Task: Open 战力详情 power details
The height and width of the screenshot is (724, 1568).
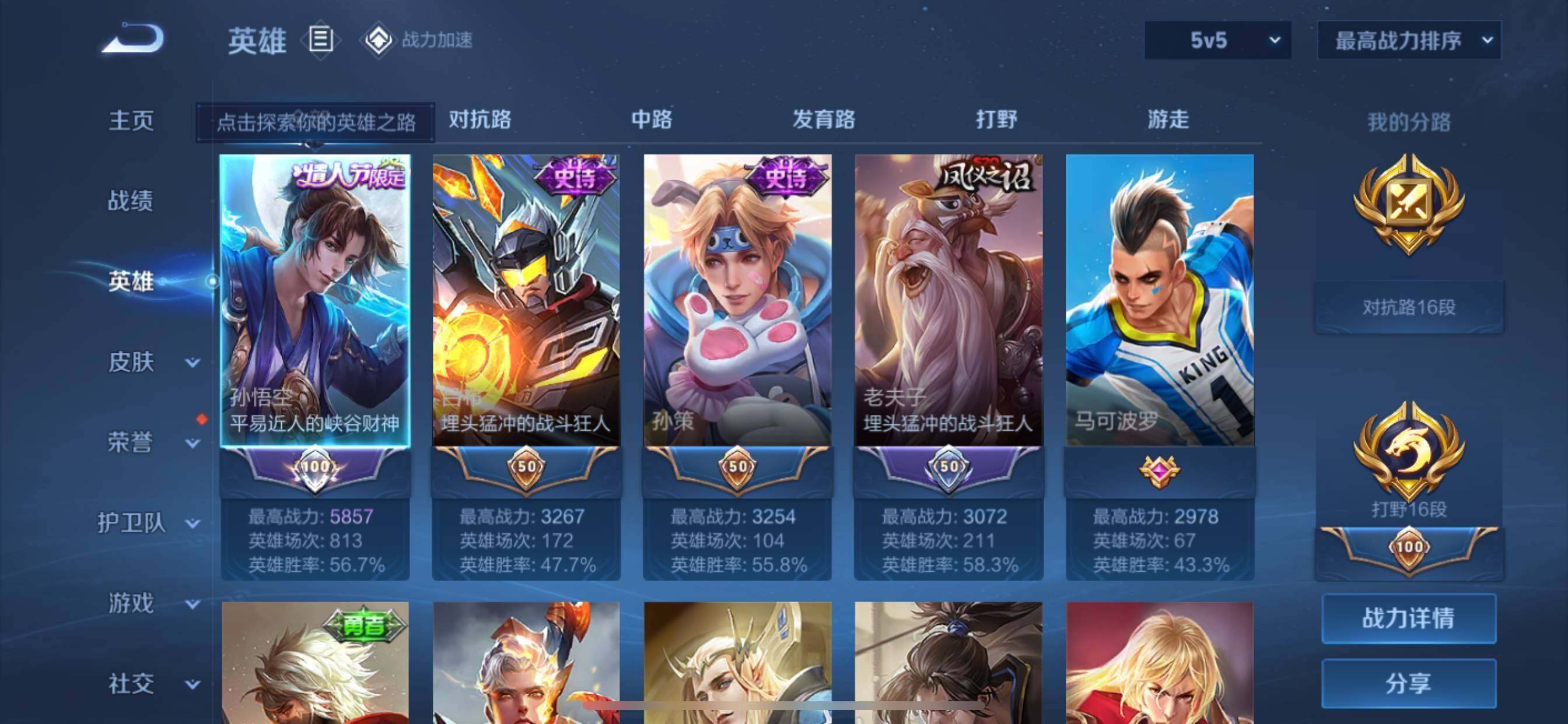Action: [1409, 618]
